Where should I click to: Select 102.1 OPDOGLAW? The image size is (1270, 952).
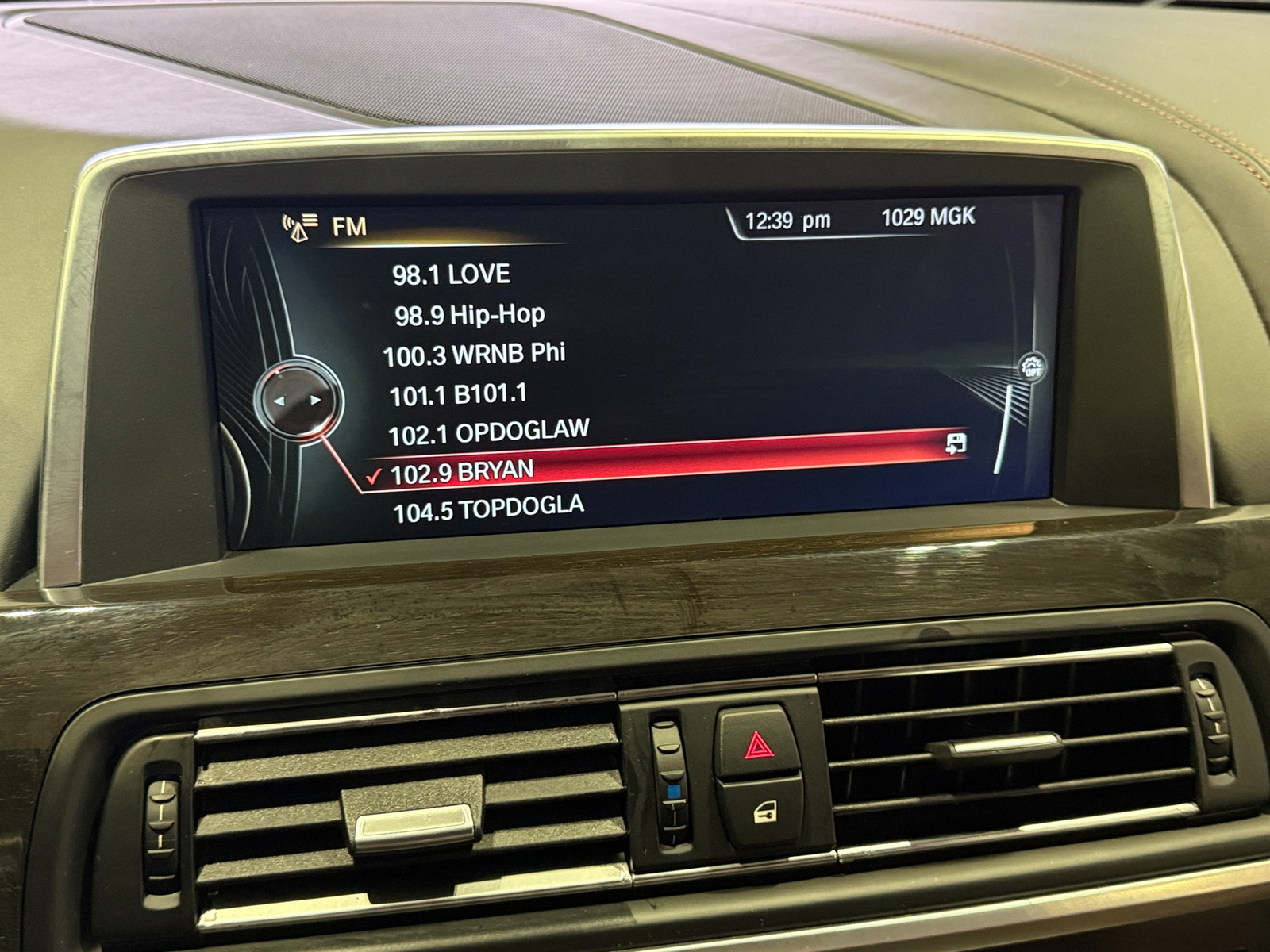click(487, 431)
